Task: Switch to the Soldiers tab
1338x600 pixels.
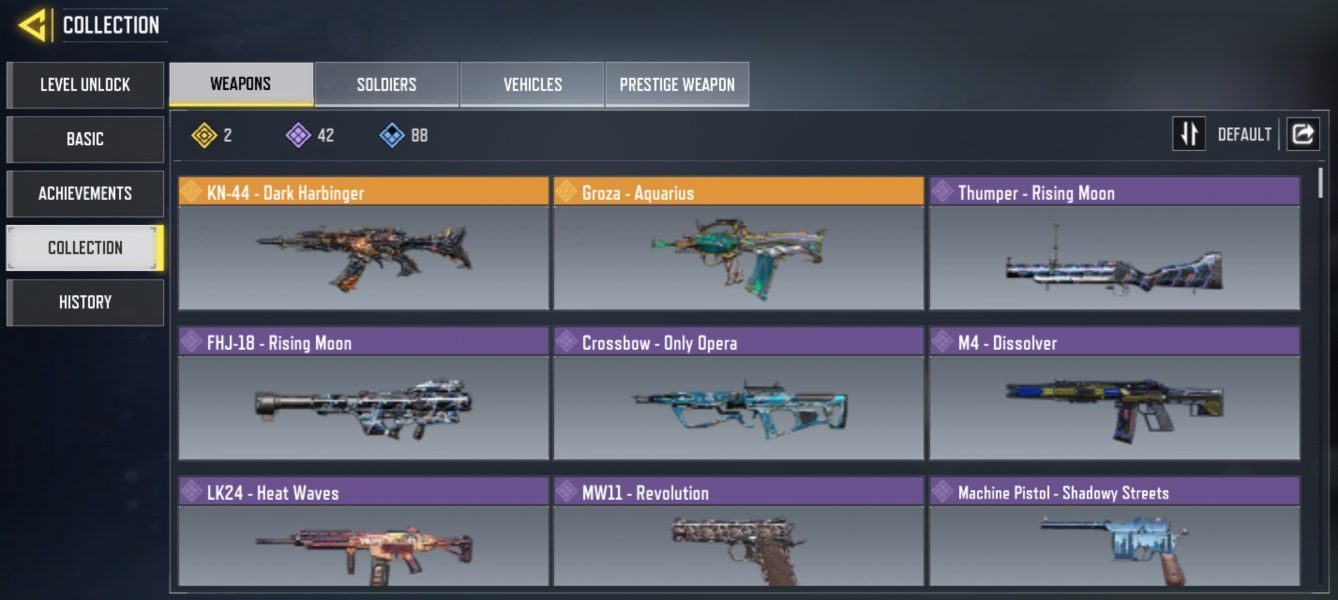Action: pos(386,85)
